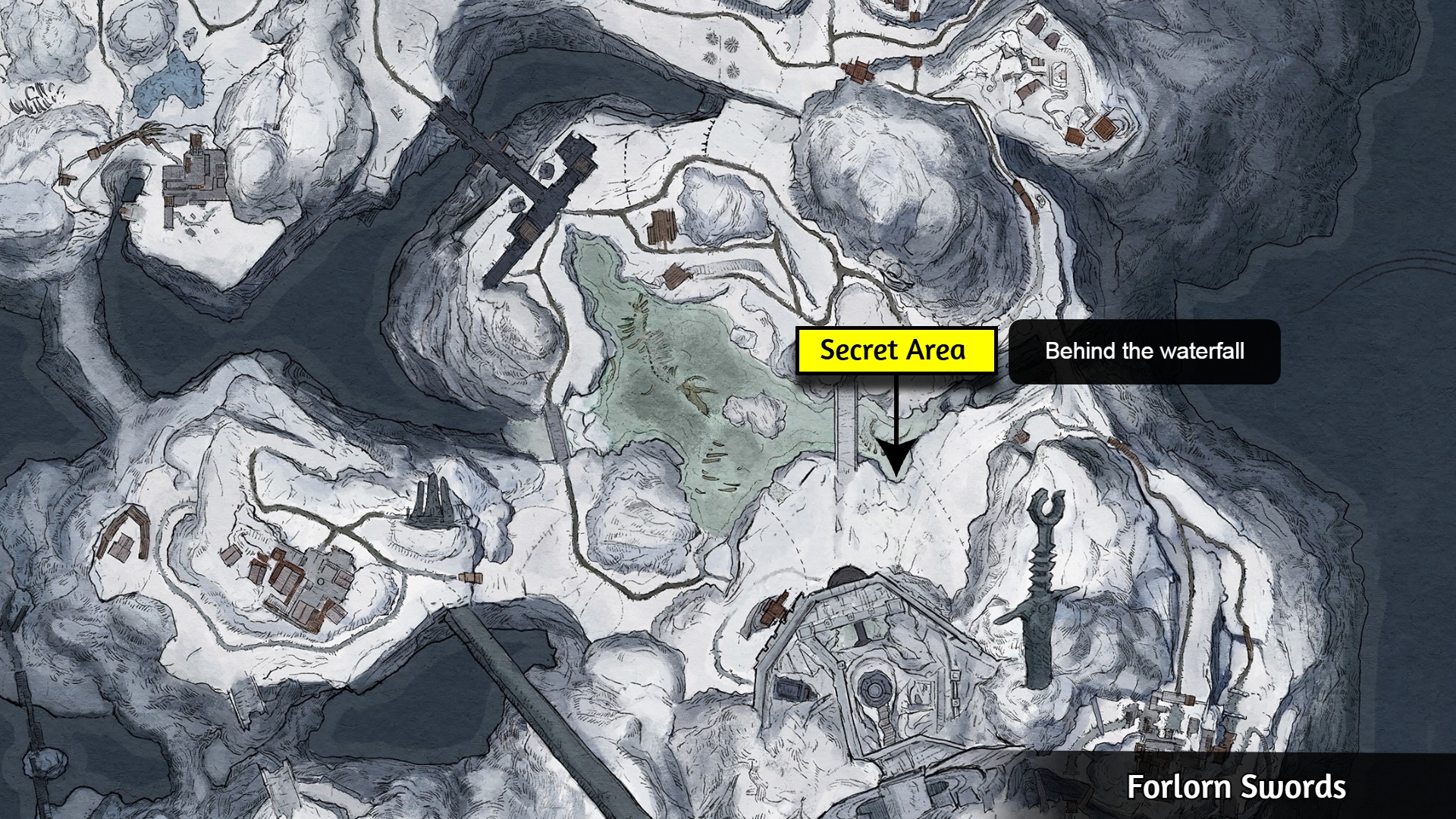Click the Behind the waterfall tooltip
The image size is (1456, 819).
[x=1144, y=352]
